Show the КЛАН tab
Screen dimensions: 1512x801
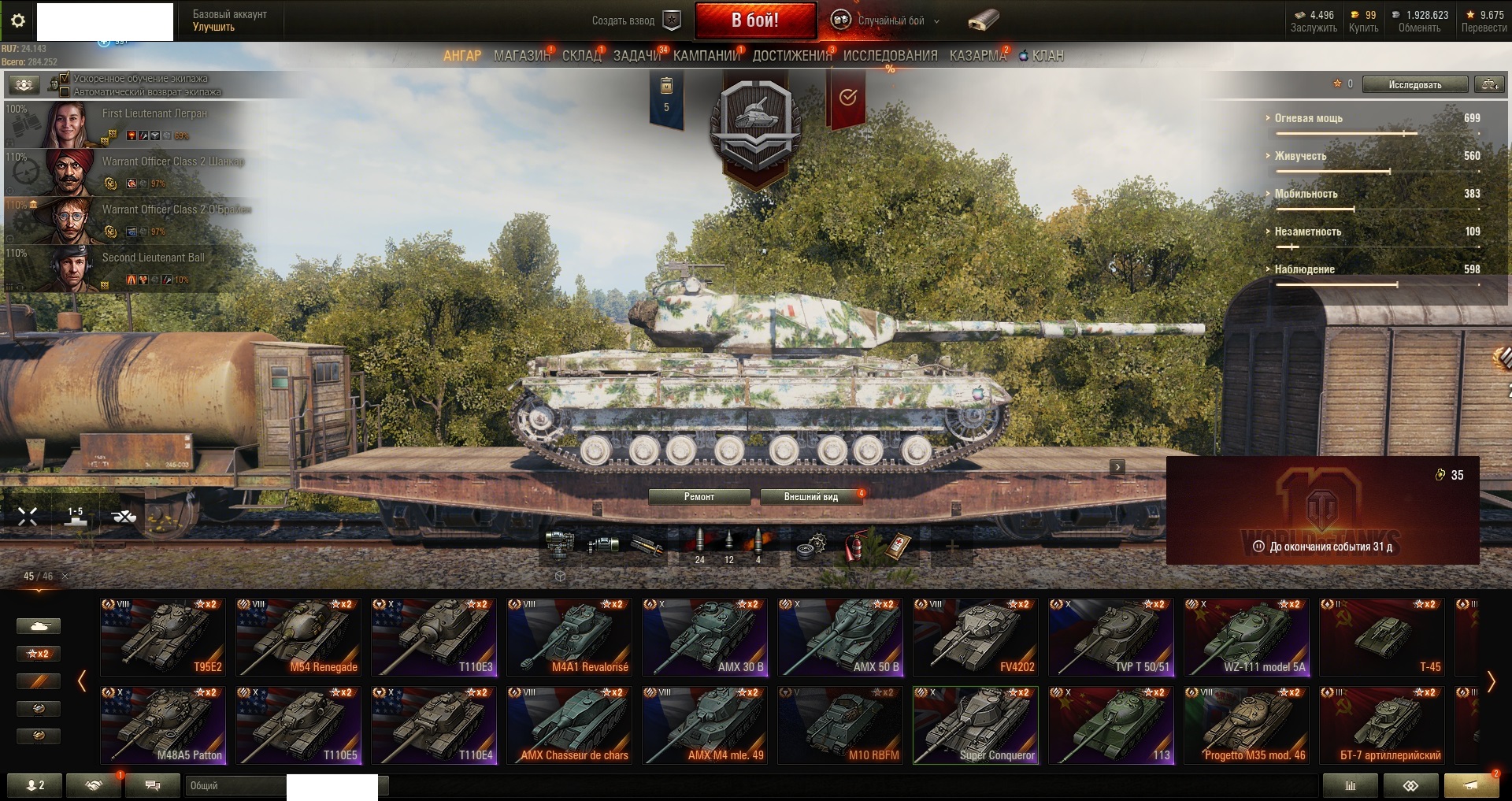click(1047, 56)
